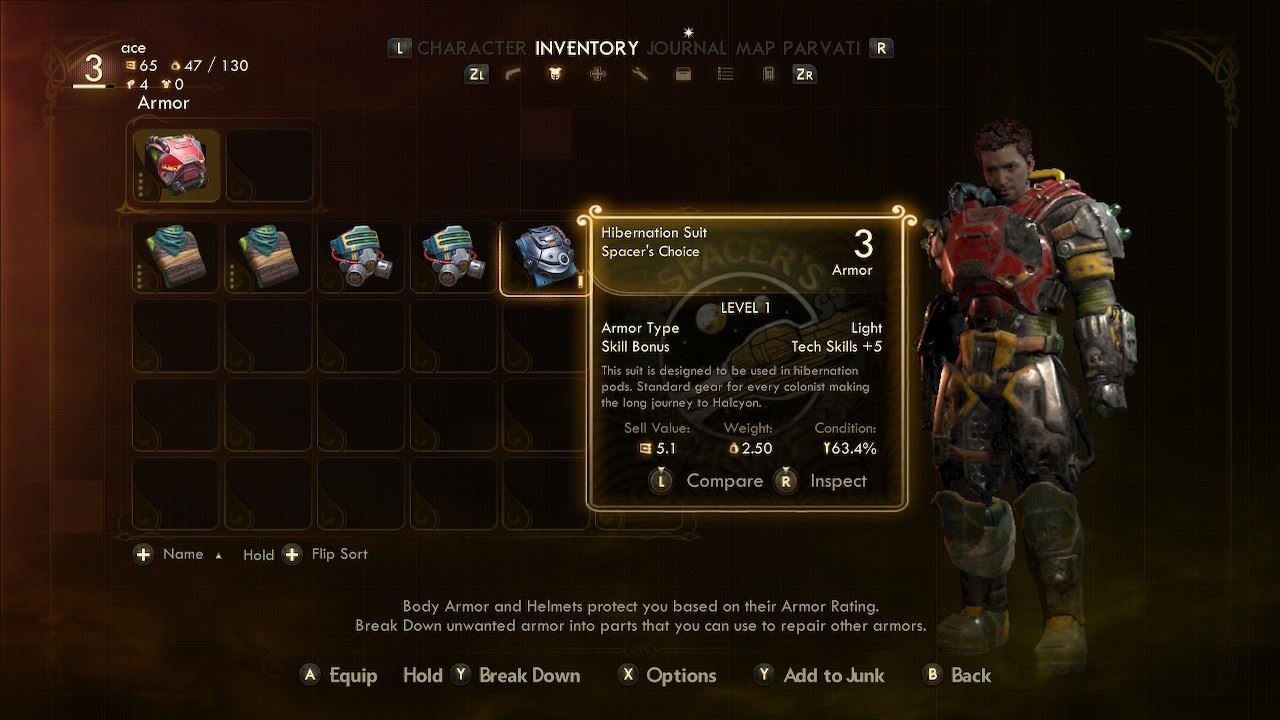
Task: Show the weapons category (gun icon)
Action: 513,74
